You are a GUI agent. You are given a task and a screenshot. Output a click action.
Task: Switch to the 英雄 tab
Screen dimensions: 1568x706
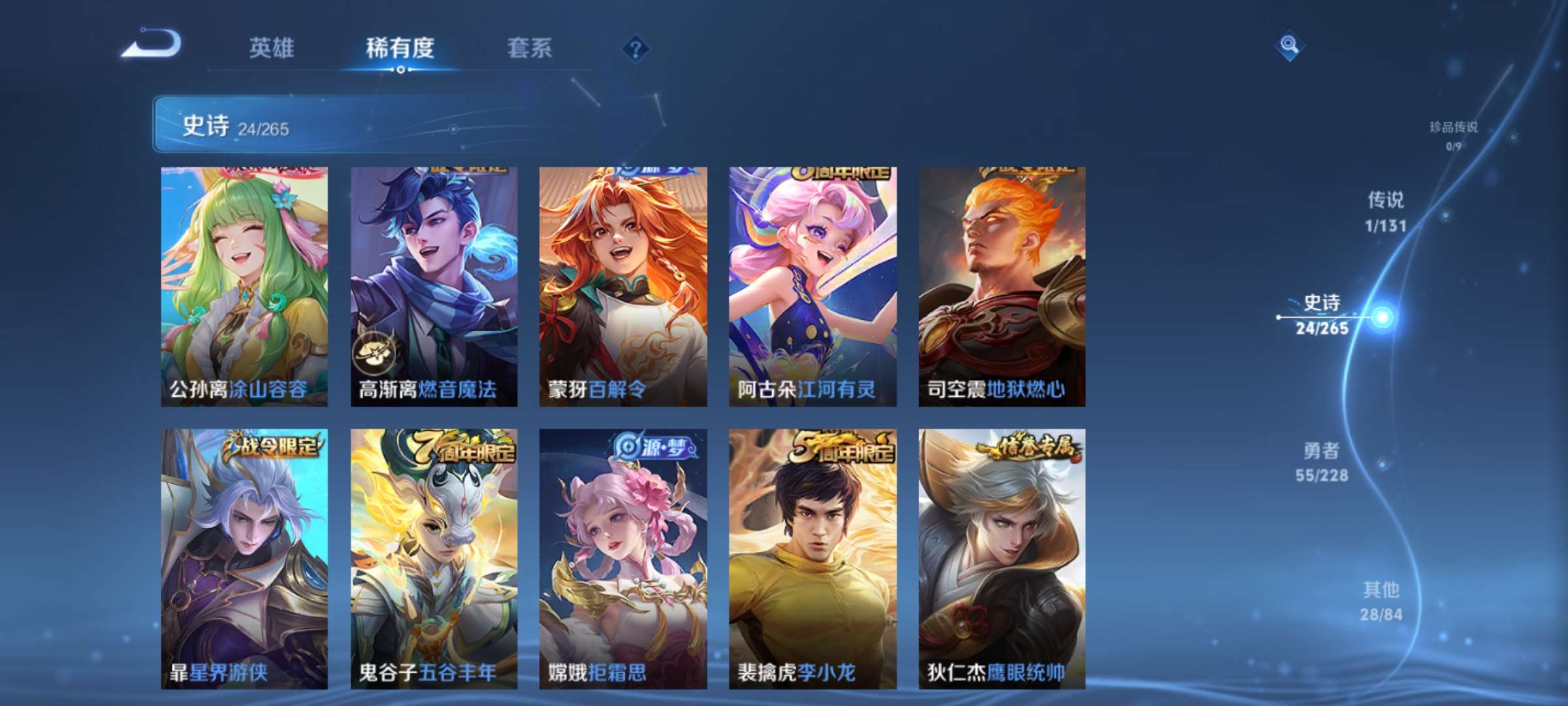(272, 48)
